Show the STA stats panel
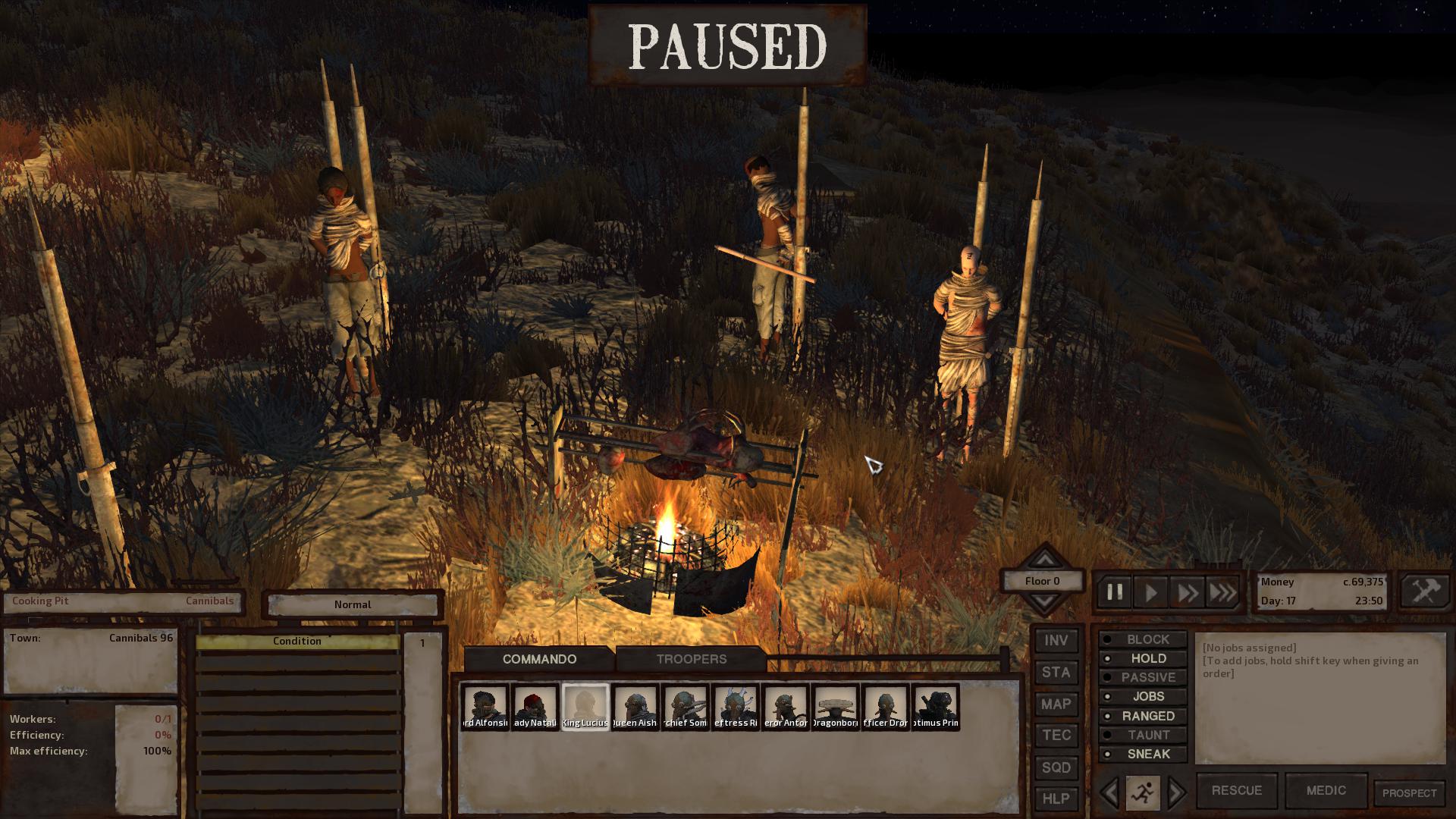Screen dimensions: 1456x819 click(x=1056, y=672)
